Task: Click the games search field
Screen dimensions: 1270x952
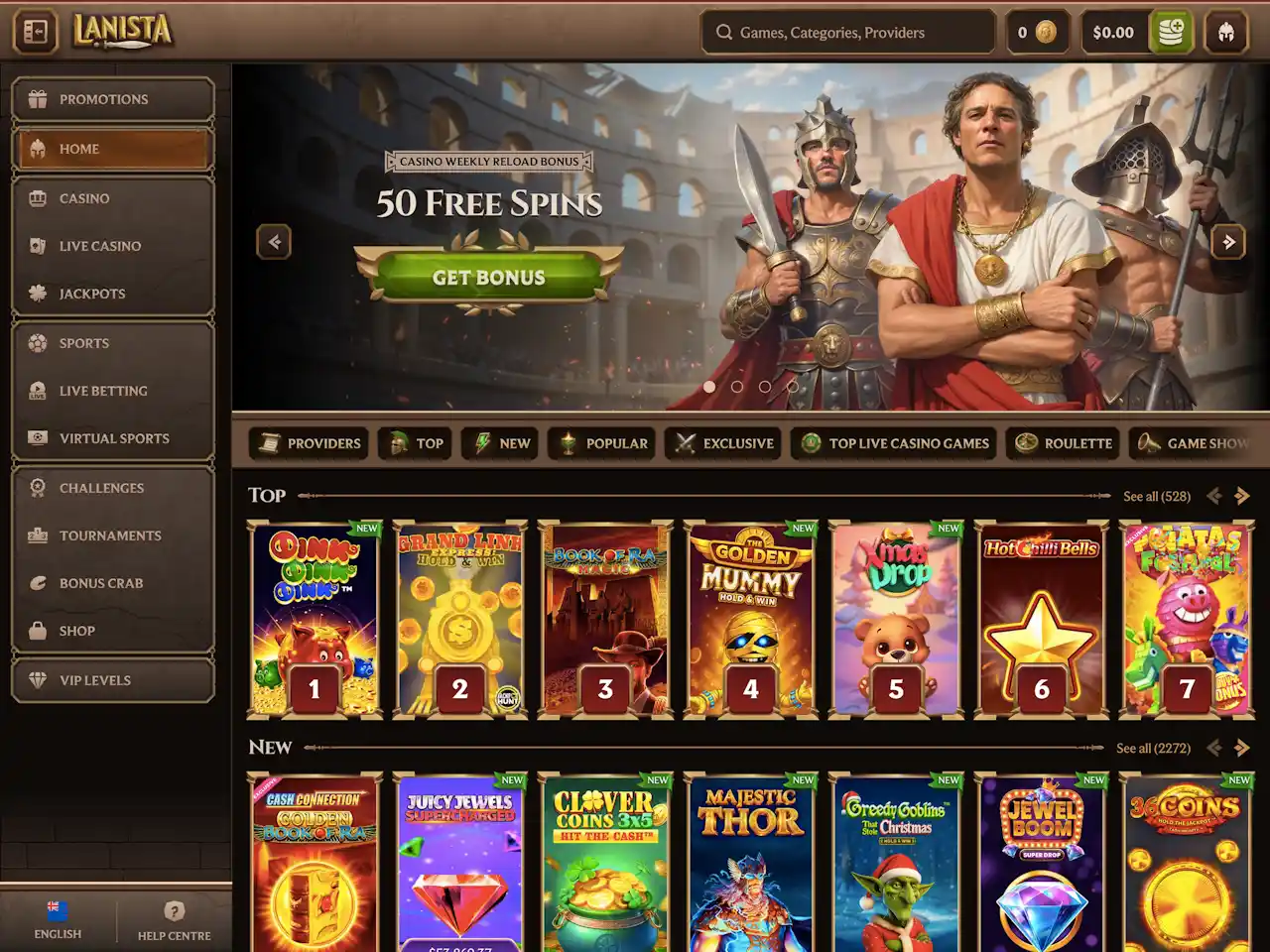Action: 848,33
